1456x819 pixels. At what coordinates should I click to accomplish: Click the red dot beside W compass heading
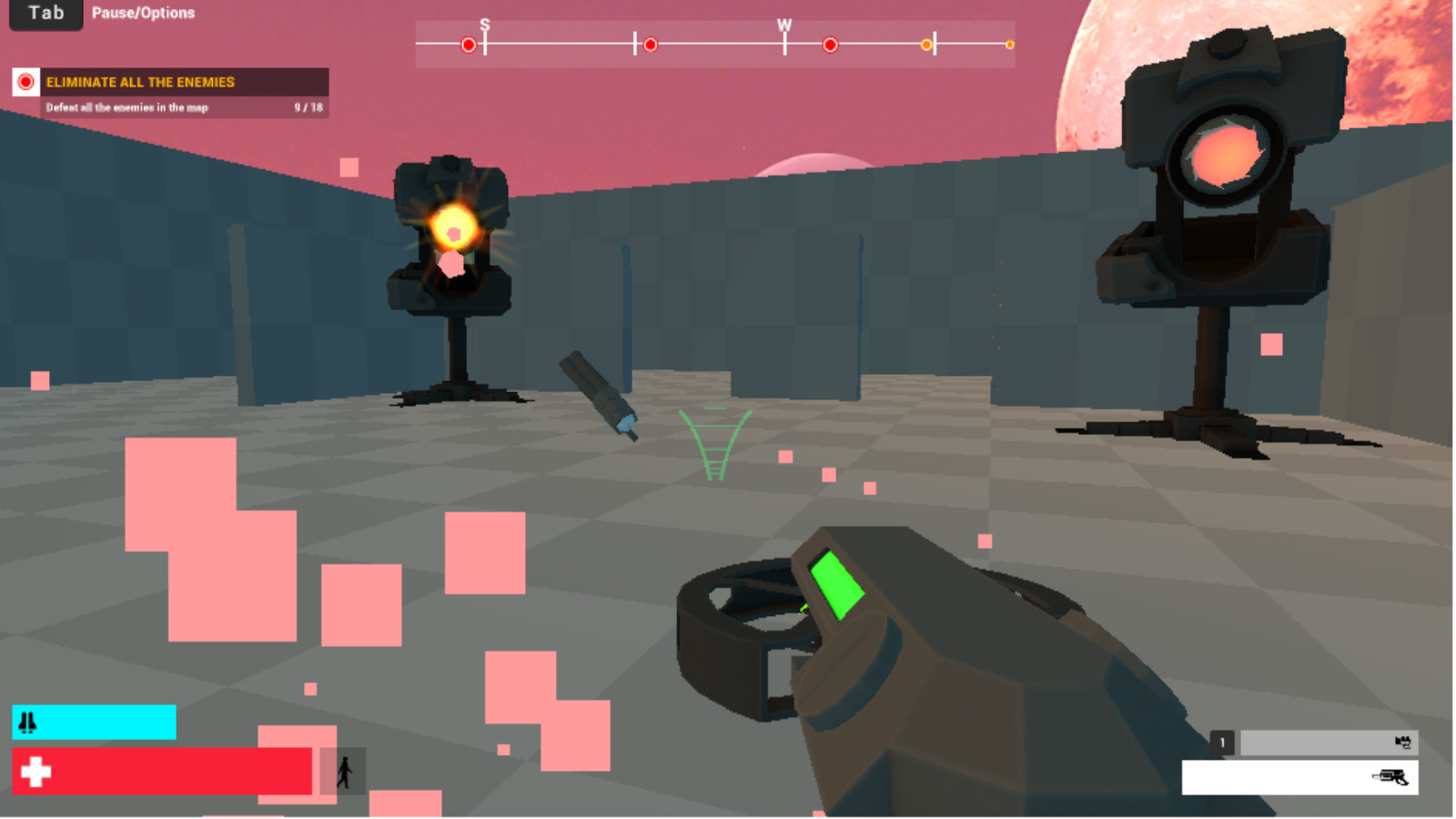tap(829, 43)
